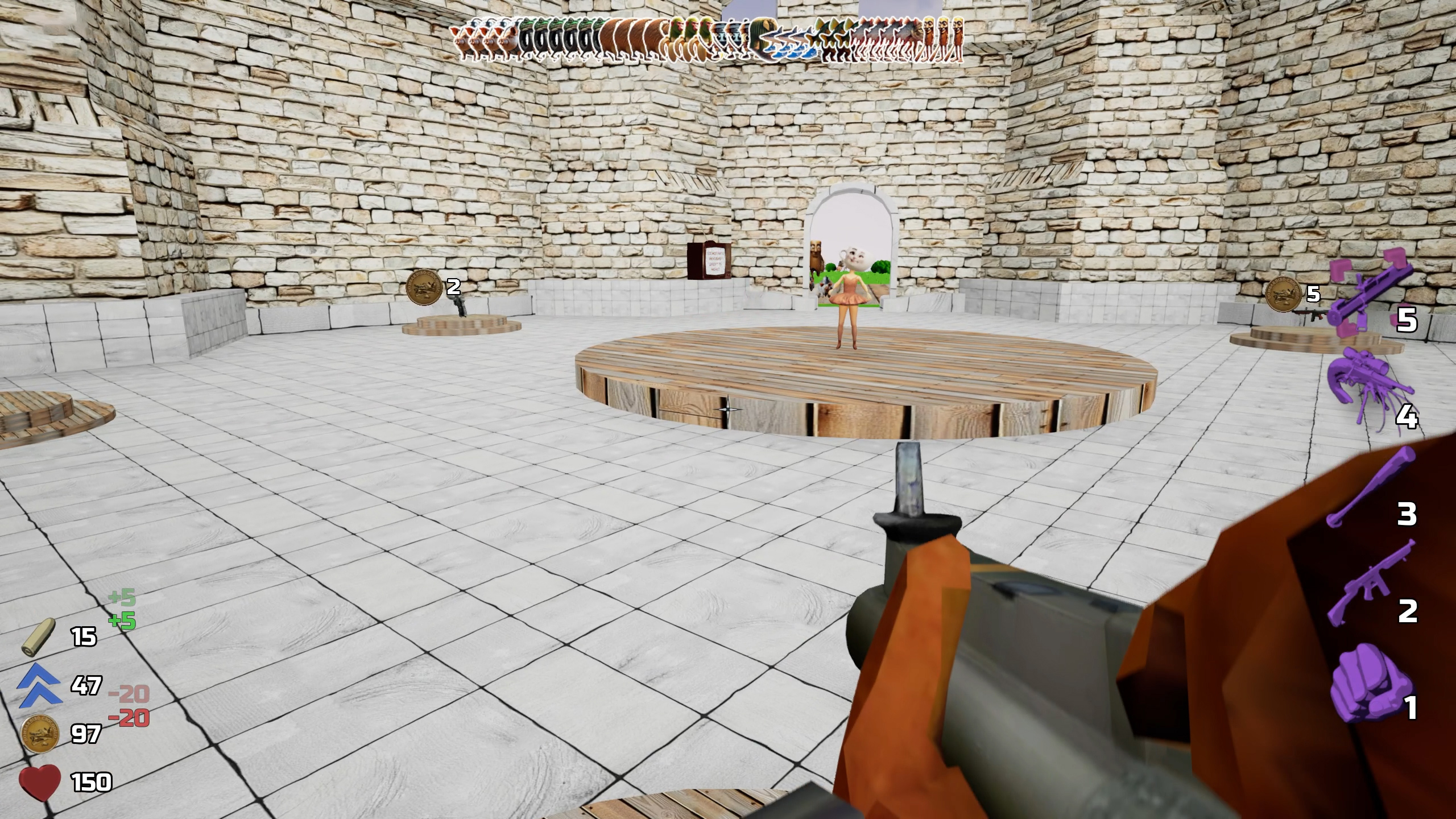Screen dimensions: 1456x819
Task: Click the bullet ammo icon in the HUD
Action: coord(37,637)
